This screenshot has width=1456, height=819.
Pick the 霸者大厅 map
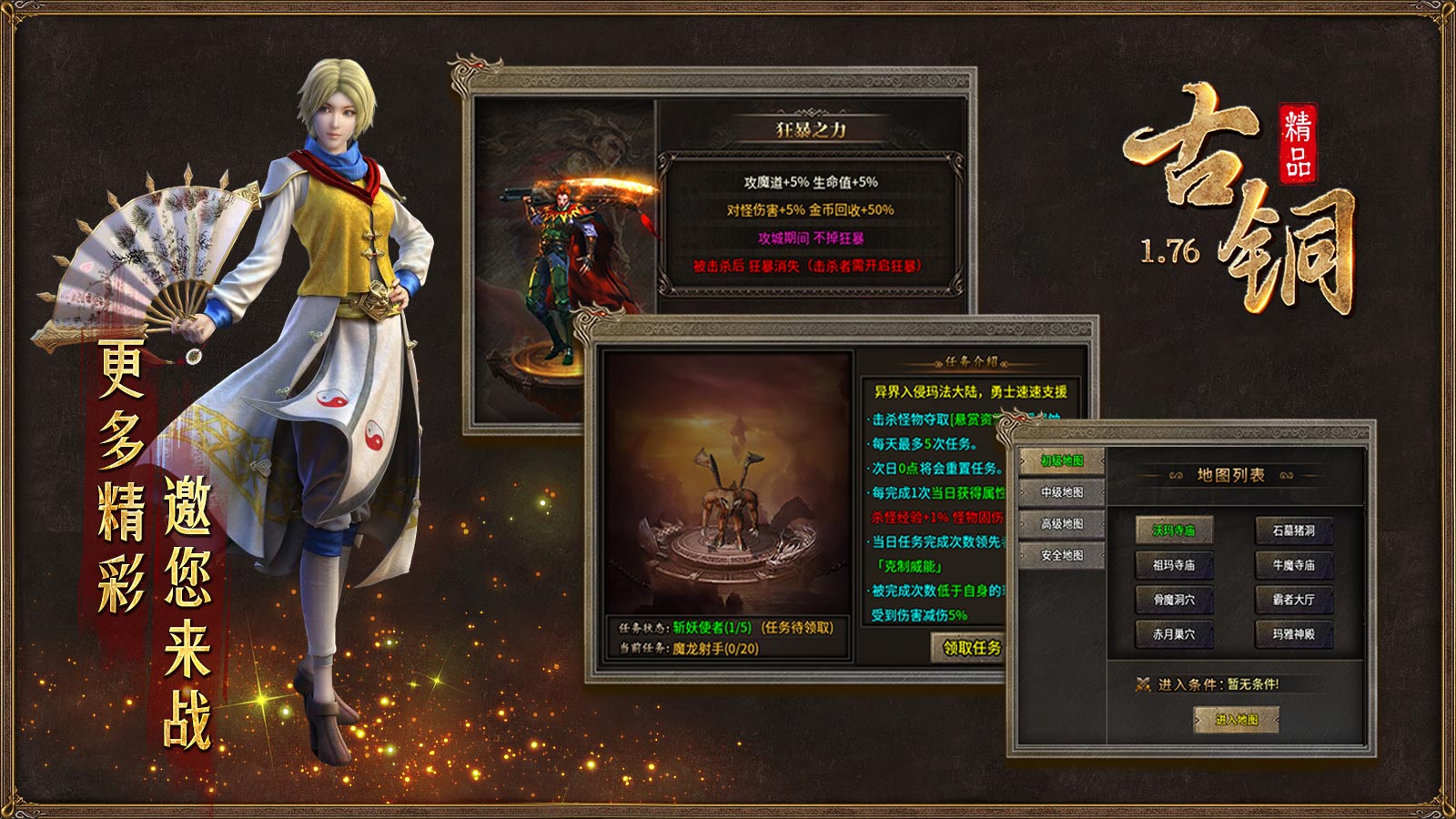1293,600
